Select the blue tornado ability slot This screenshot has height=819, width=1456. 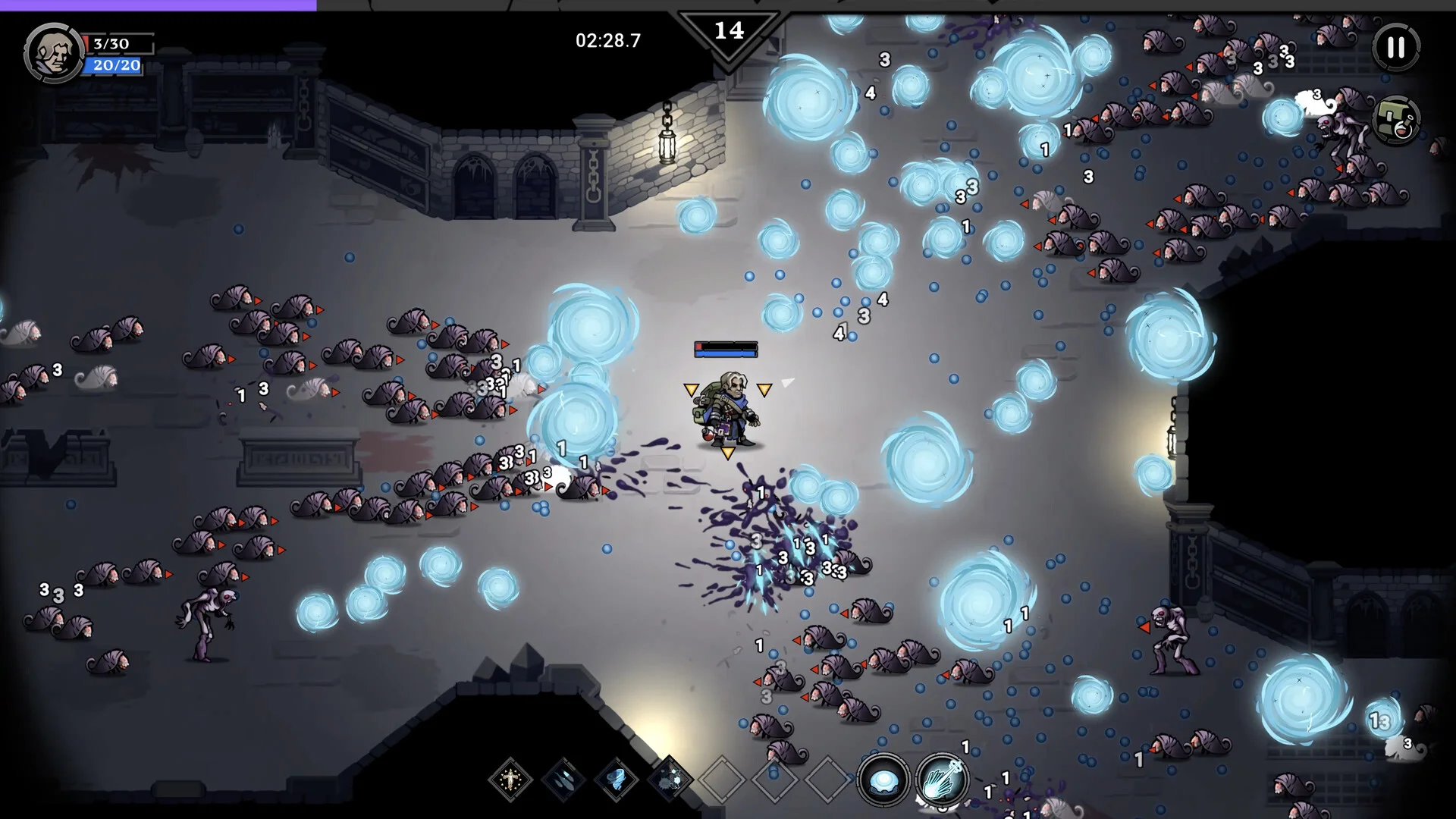coord(617,779)
